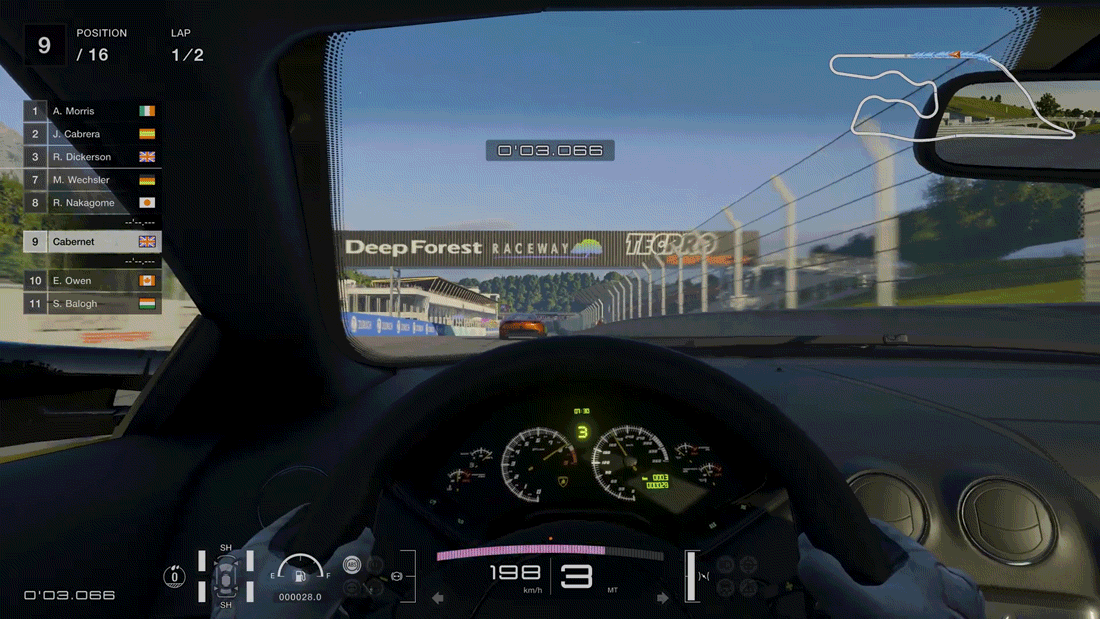This screenshot has width=1100, height=619.
Task: Choose S. Balogh in the standings
Action: pyautogui.click(x=92, y=304)
